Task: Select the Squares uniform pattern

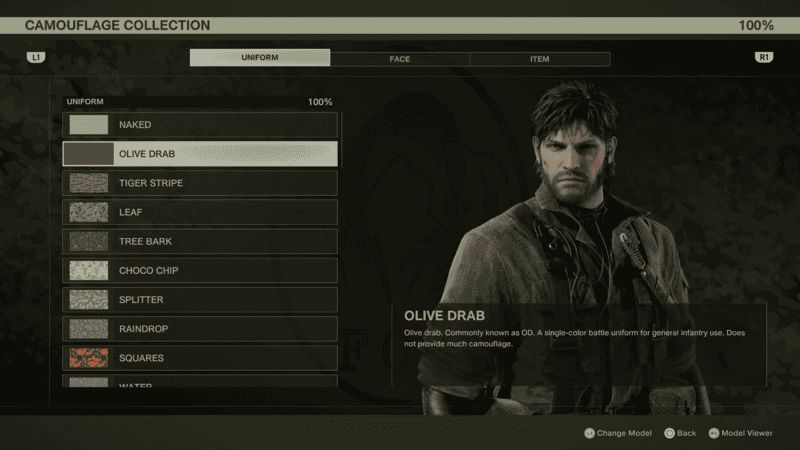Action: (x=200, y=357)
